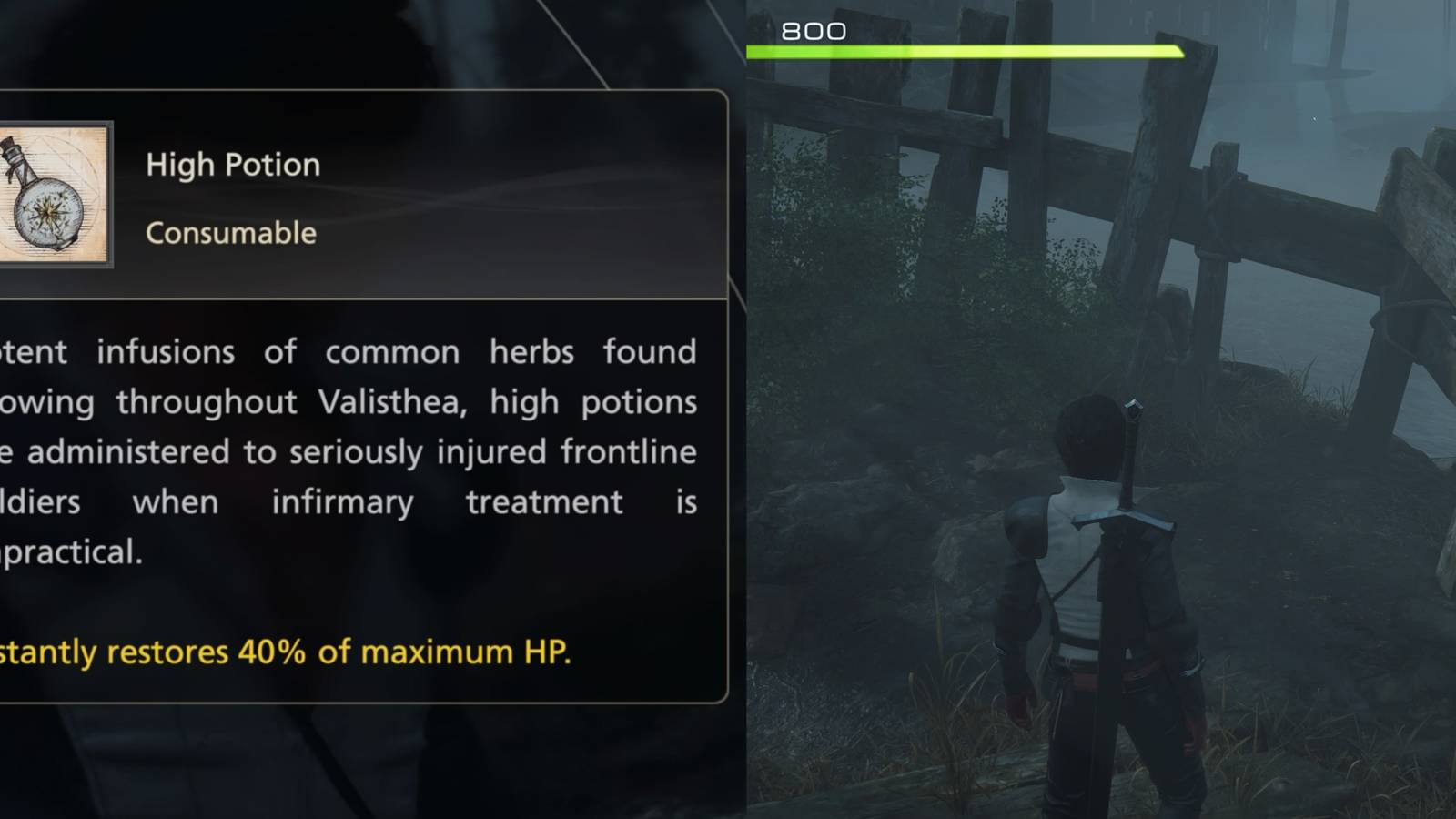
Task: Click the High Potion title text
Action: click(232, 164)
